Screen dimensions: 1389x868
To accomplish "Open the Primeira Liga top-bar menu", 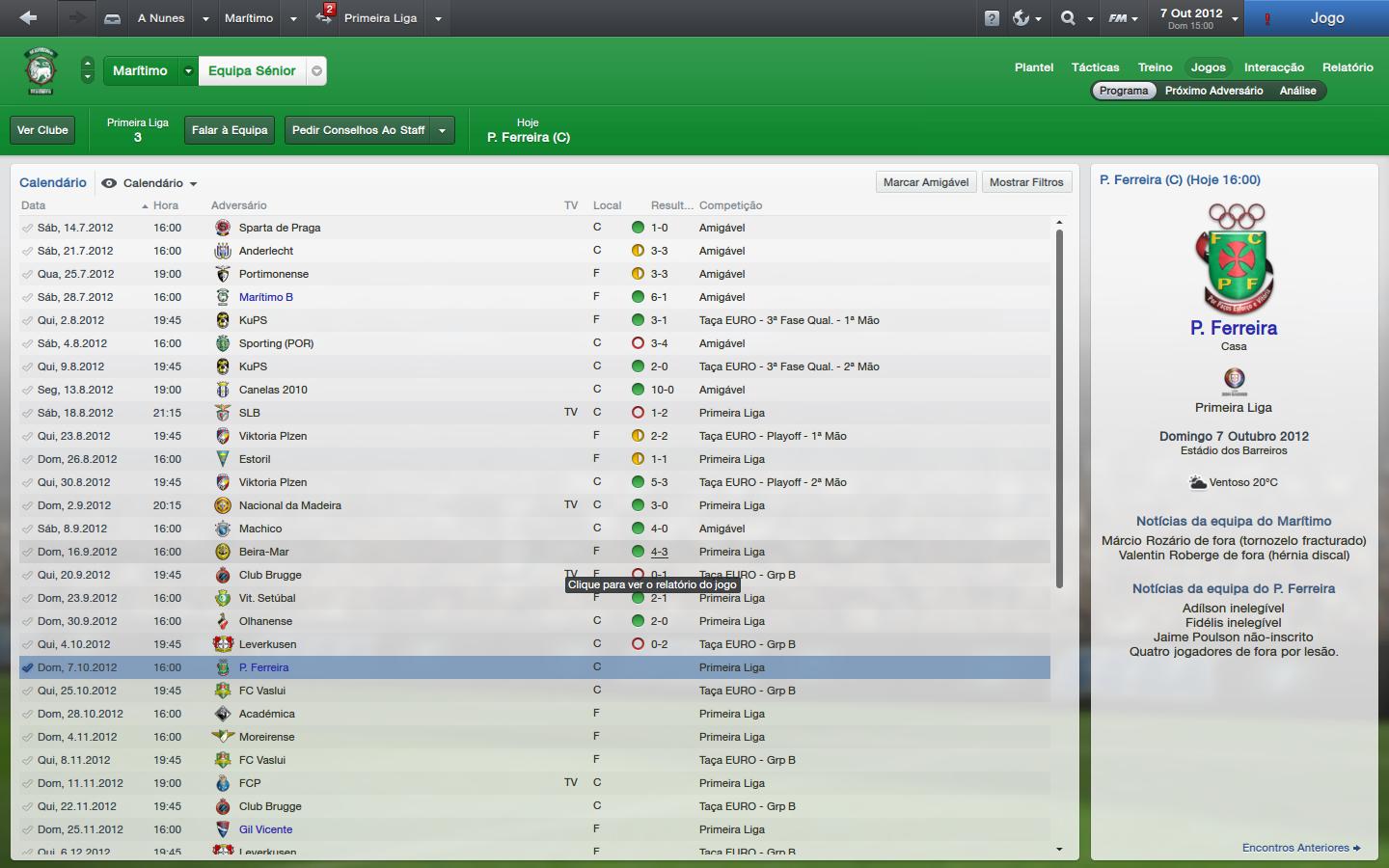I will click(x=380, y=18).
